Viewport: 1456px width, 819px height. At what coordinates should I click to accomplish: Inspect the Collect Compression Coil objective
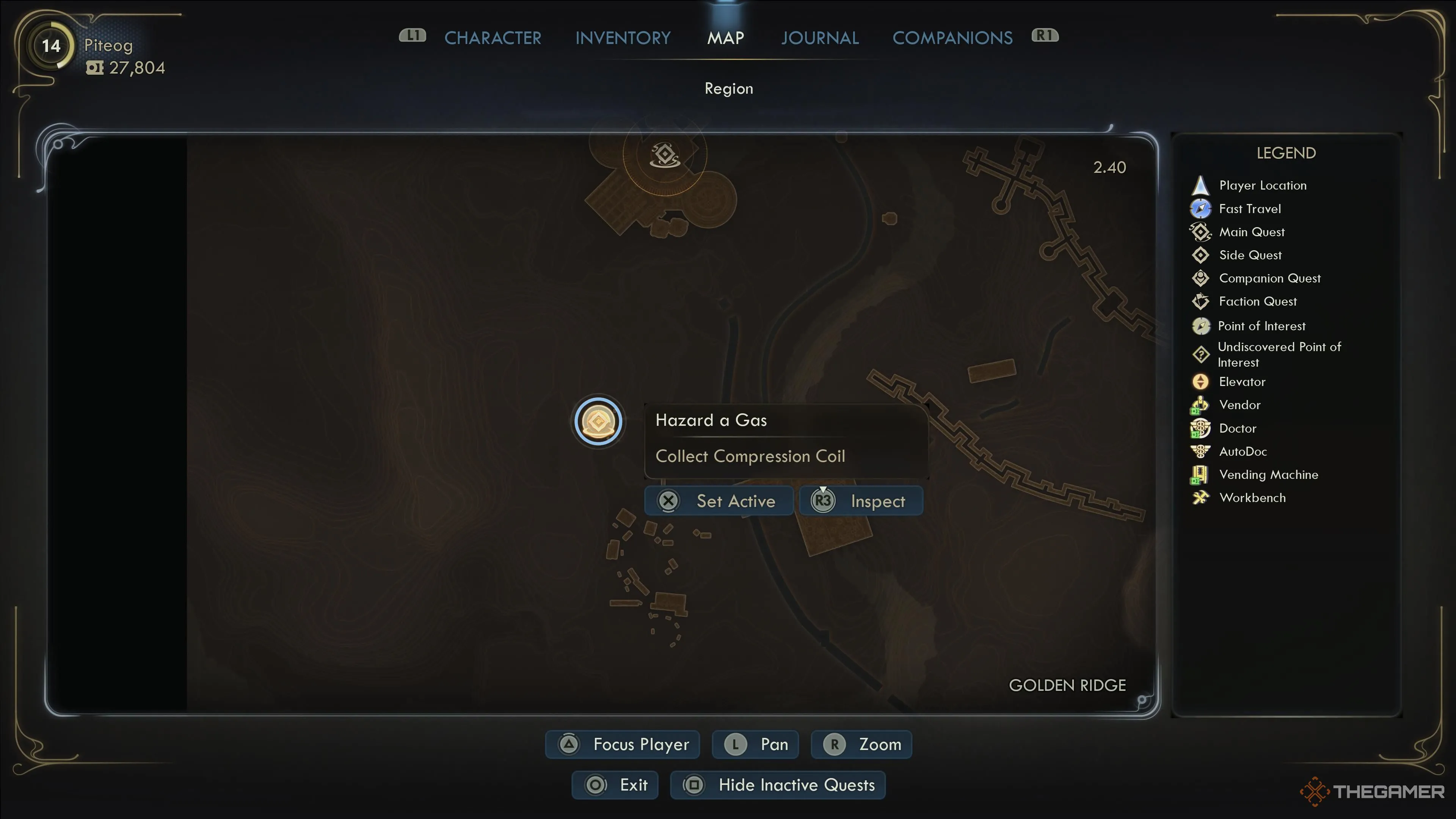click(860, 501)
